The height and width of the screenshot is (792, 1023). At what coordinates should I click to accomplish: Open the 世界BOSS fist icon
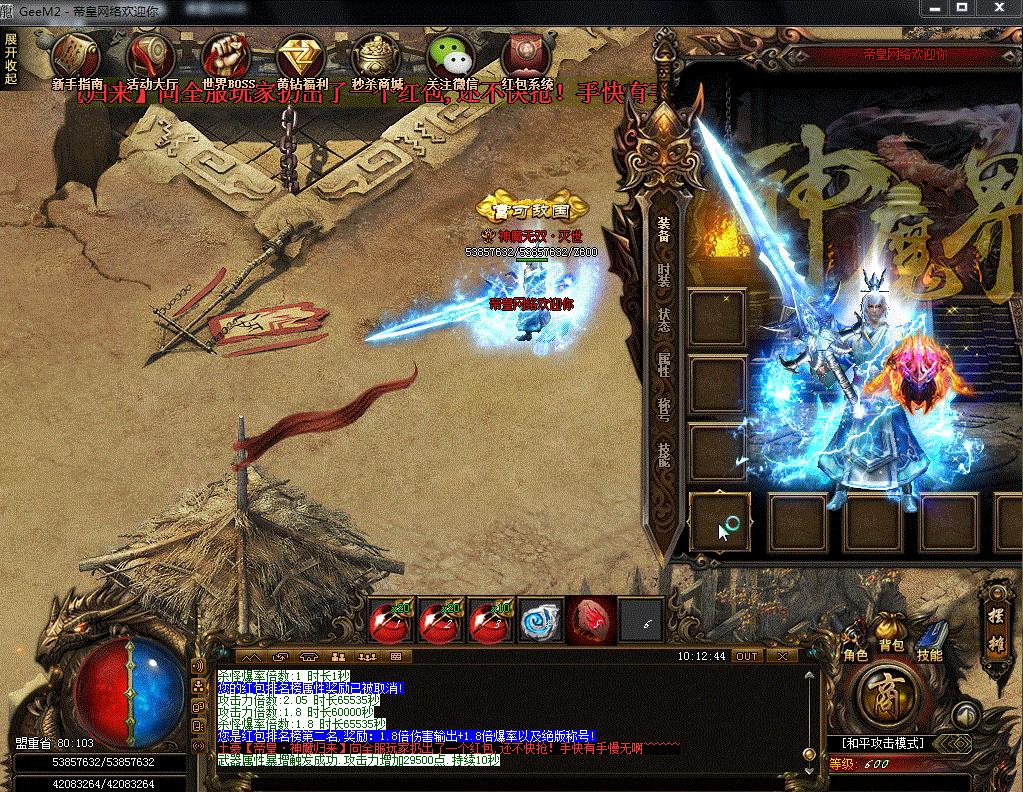pos(226,56)
